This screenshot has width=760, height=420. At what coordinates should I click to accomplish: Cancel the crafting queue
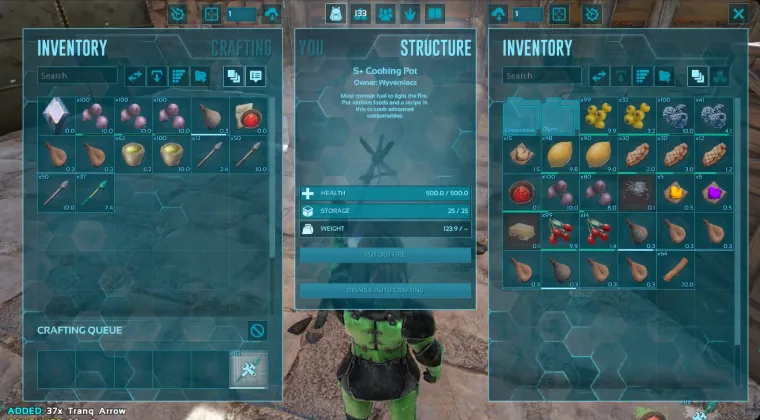tap(257, 330)
